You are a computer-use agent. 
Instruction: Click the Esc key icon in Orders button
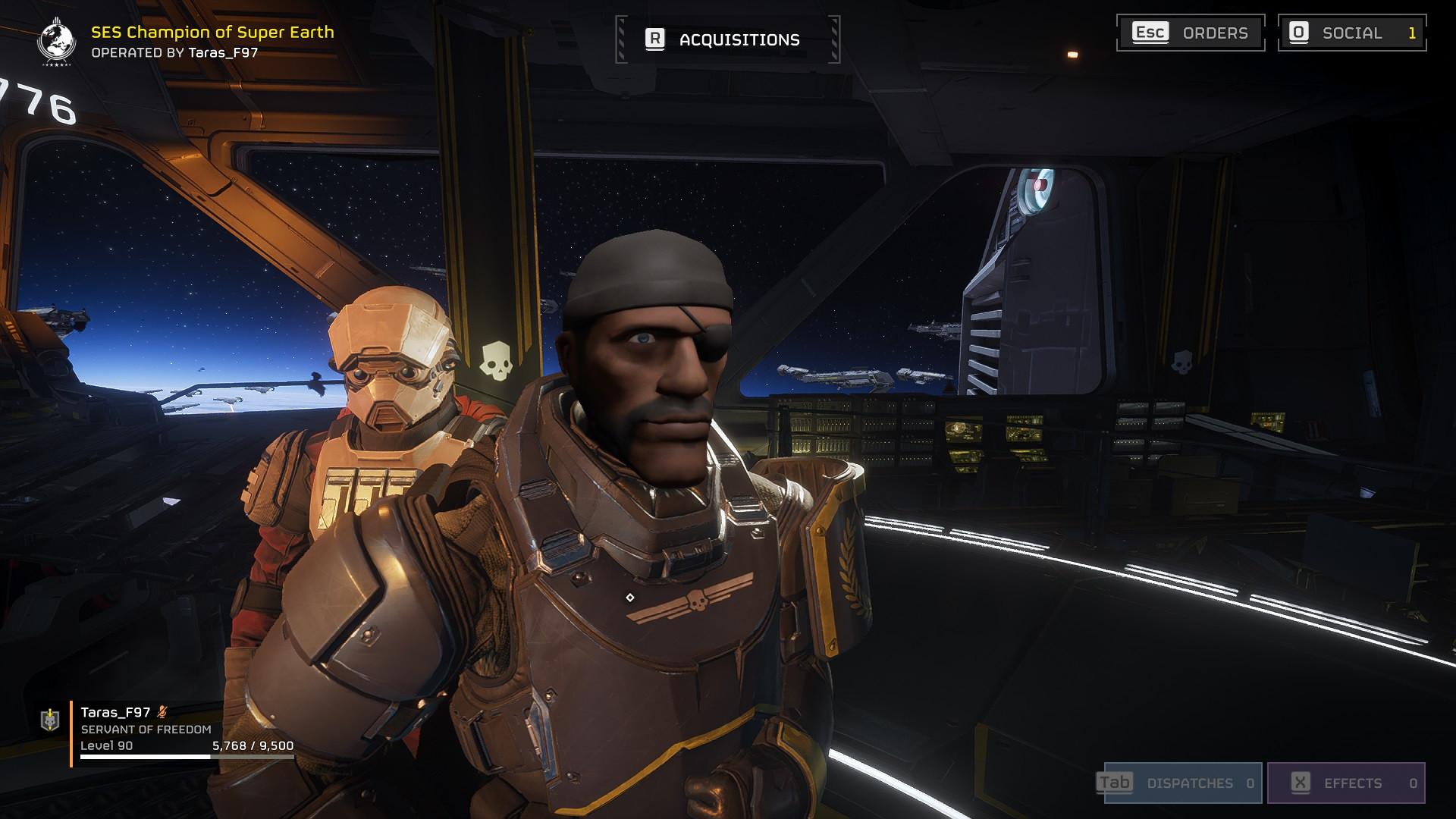pyautogui.click(x=1150, y=33)
